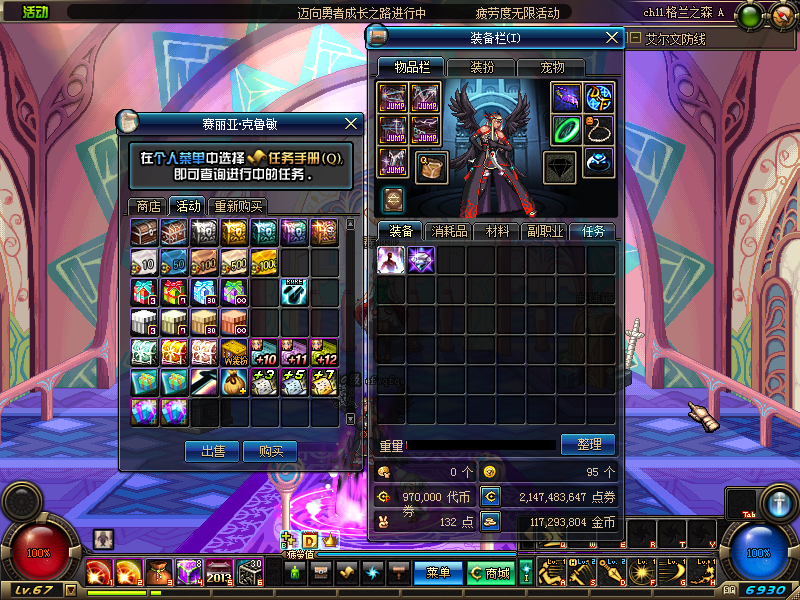Switch to the 装扮 avatar tab
This screenshot has width=800, height=600.
point(482,67)
